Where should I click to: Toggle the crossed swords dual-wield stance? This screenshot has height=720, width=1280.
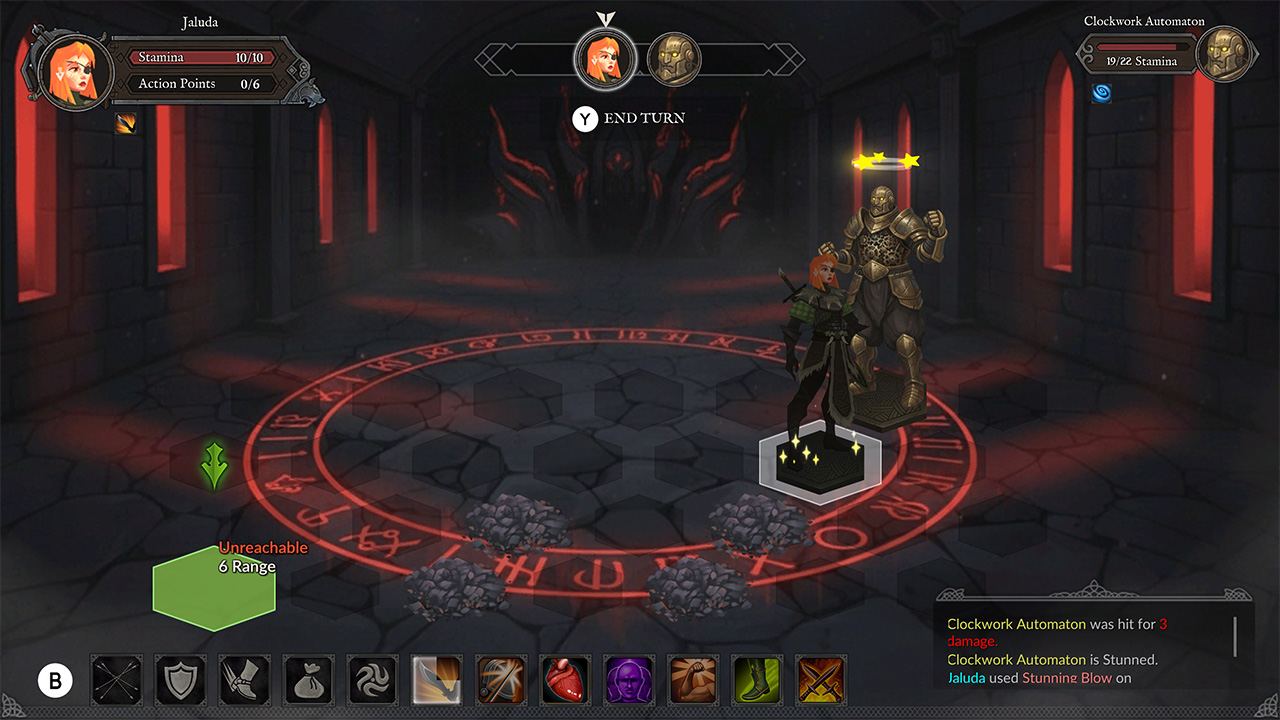(820, 680)
